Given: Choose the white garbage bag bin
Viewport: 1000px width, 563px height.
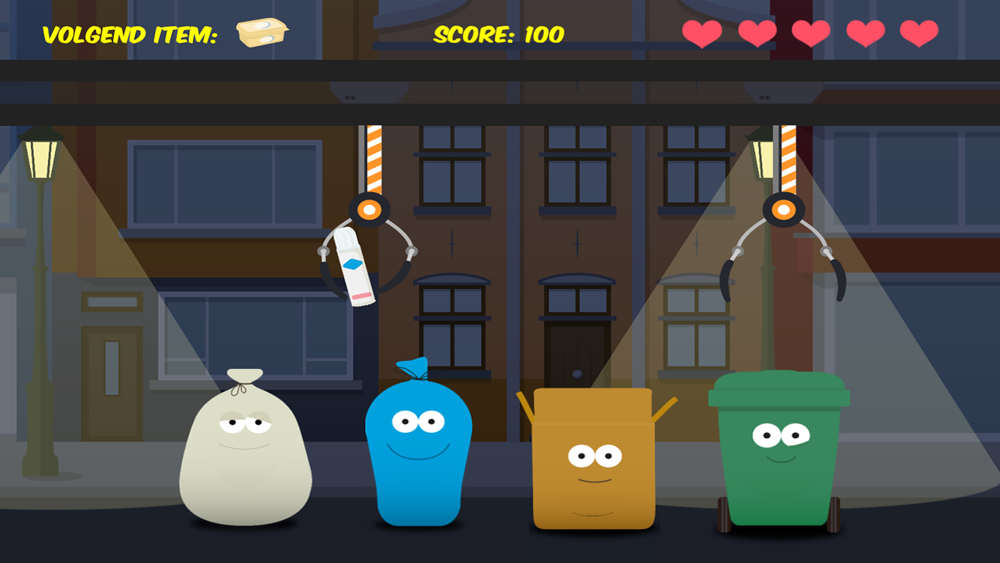Looking at the screenshot, I should (245, 455).
